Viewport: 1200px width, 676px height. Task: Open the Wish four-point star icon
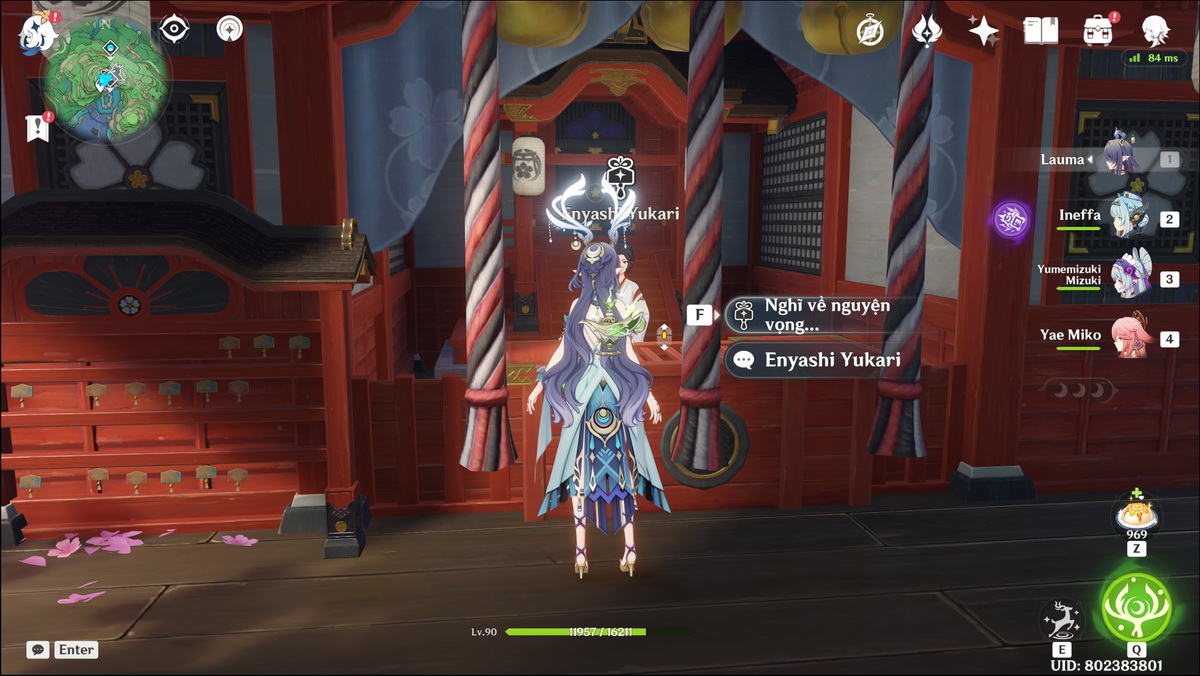pyautogui.click(x=983, y=31)
